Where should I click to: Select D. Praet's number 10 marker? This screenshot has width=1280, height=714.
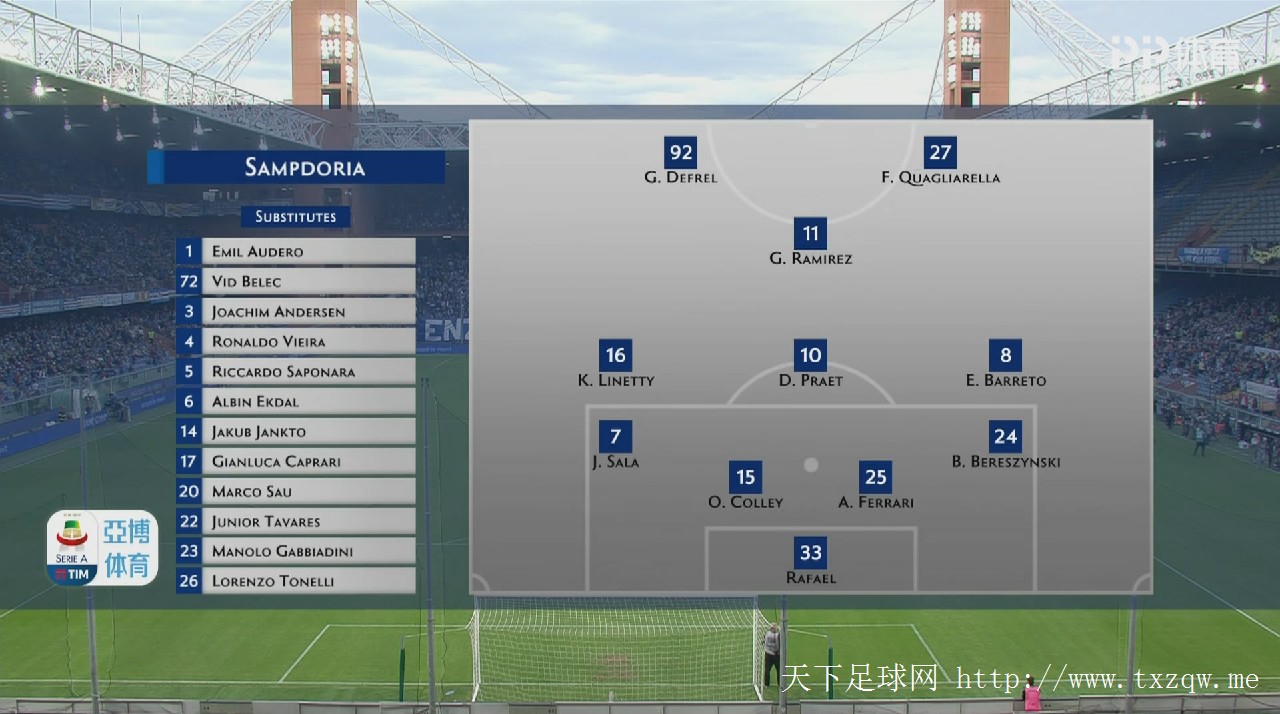click(811, 355)
